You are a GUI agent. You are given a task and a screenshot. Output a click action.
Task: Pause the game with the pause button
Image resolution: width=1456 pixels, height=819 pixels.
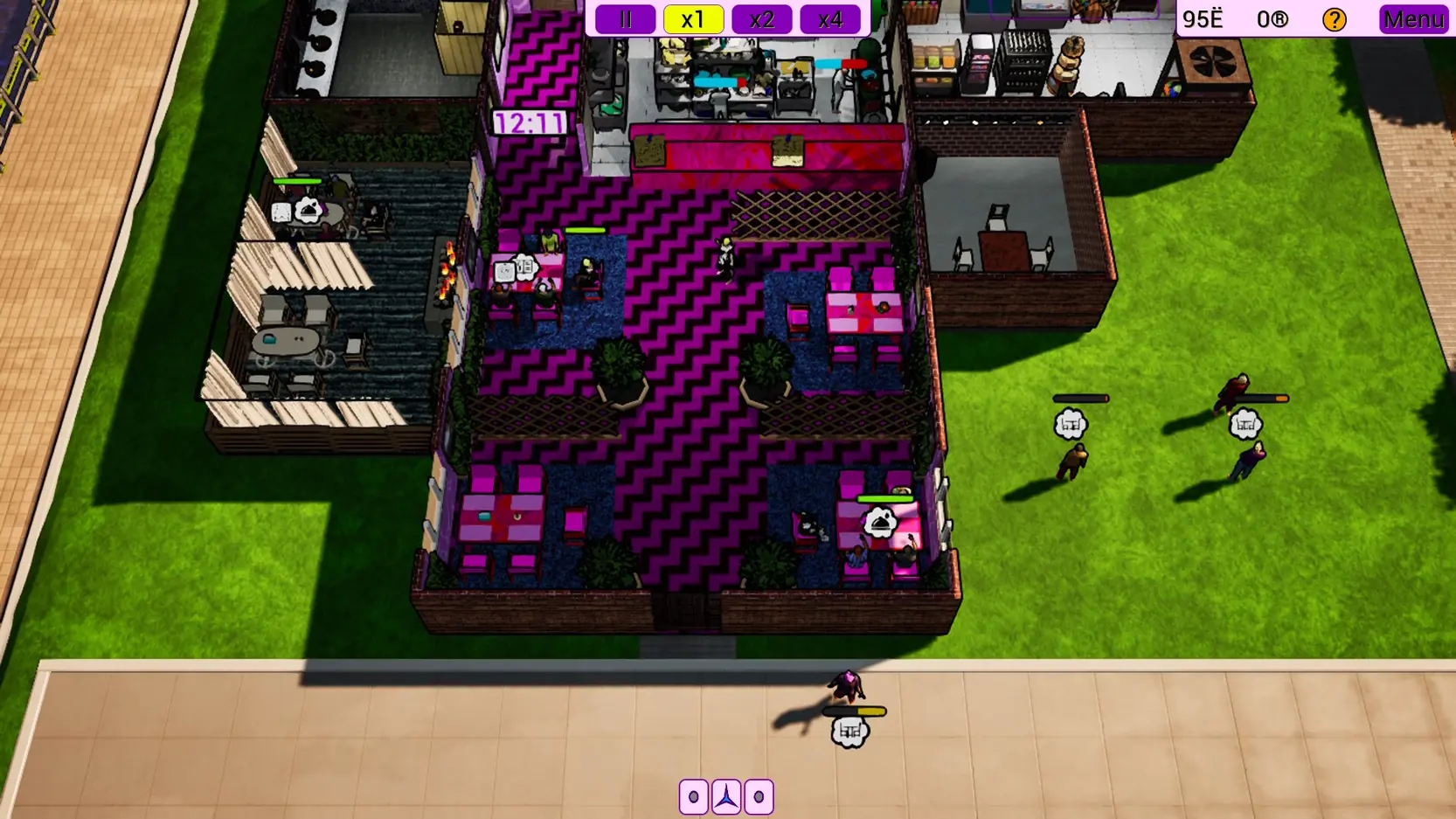(x=625, y=19)
